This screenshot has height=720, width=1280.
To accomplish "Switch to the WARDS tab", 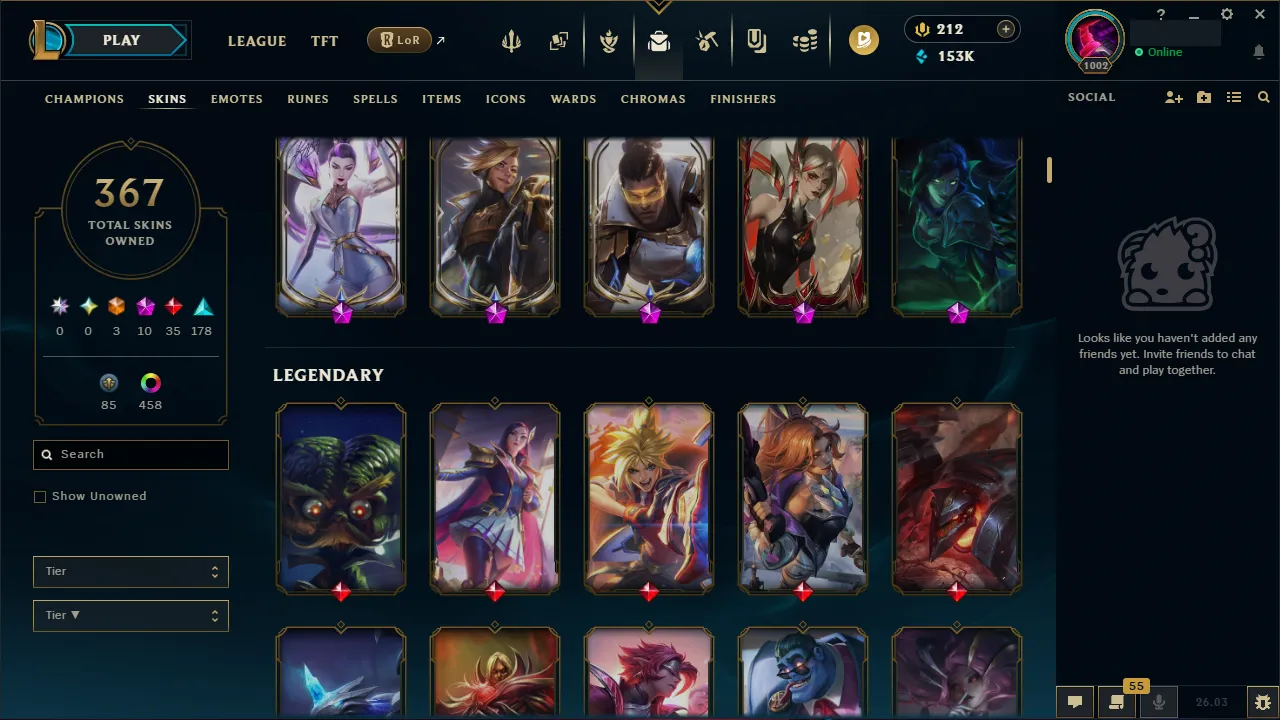I will [573, 99].
